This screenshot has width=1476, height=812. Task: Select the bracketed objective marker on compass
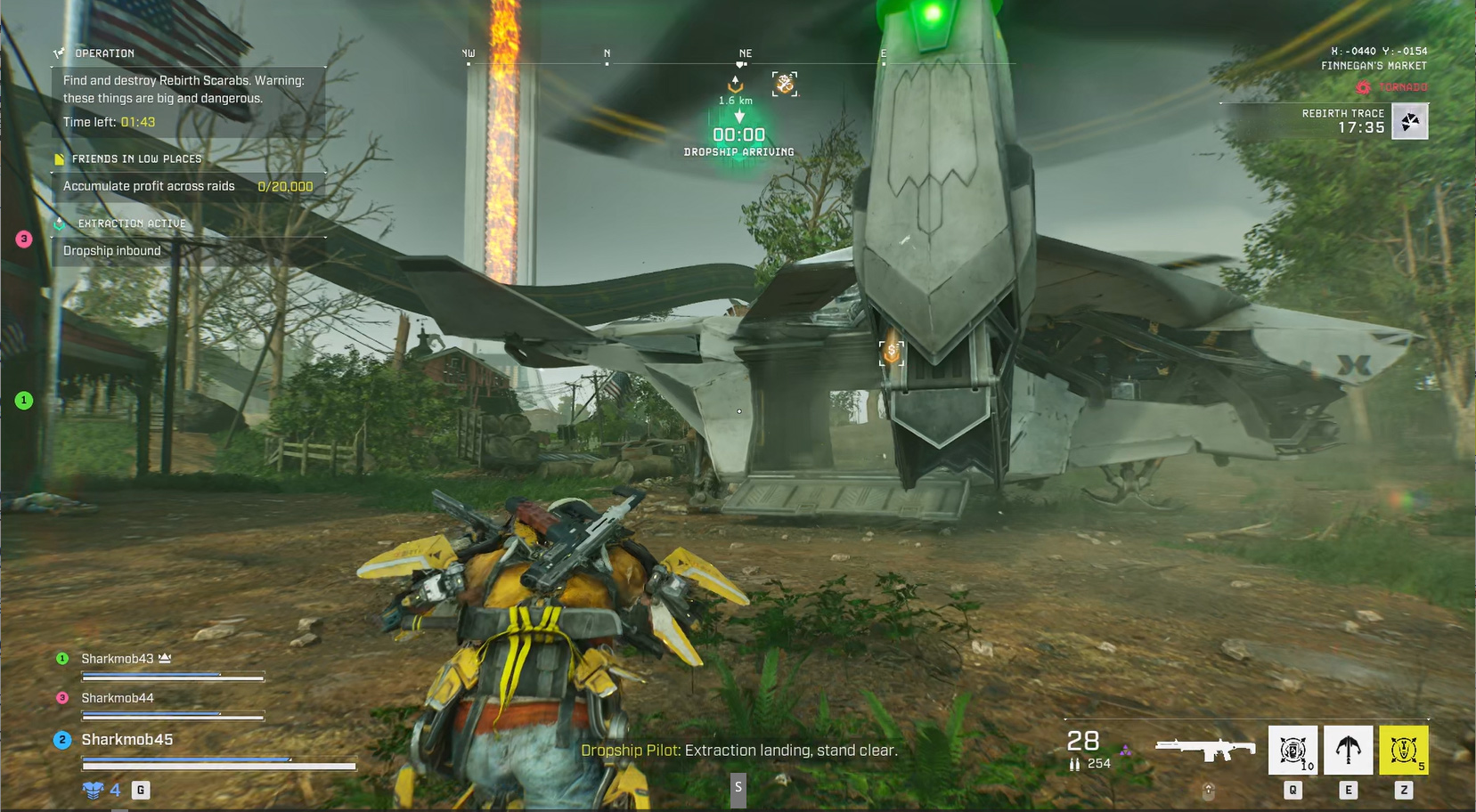point(785,85)
